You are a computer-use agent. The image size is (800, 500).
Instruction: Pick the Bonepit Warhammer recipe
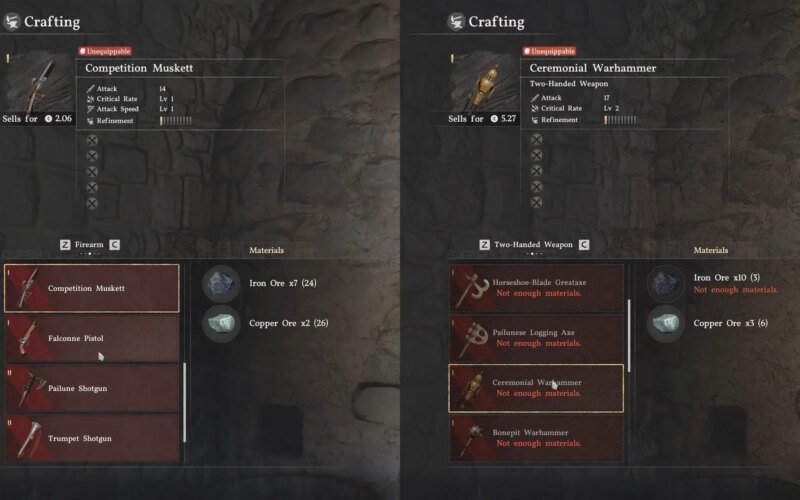536,438
